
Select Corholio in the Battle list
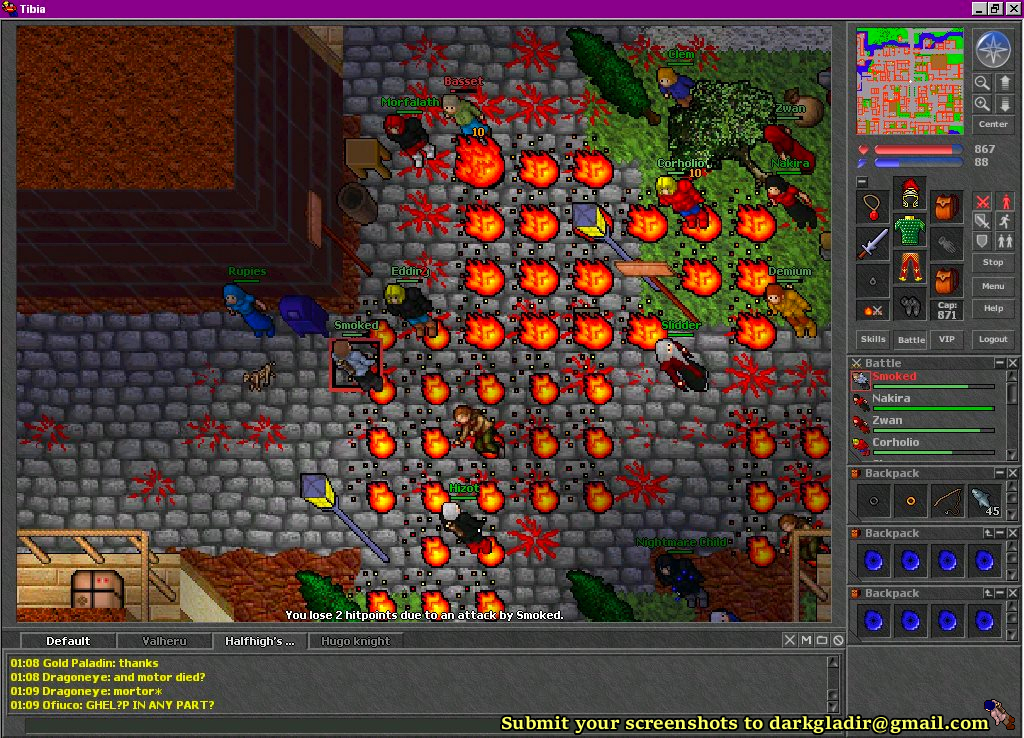point(895,442)
